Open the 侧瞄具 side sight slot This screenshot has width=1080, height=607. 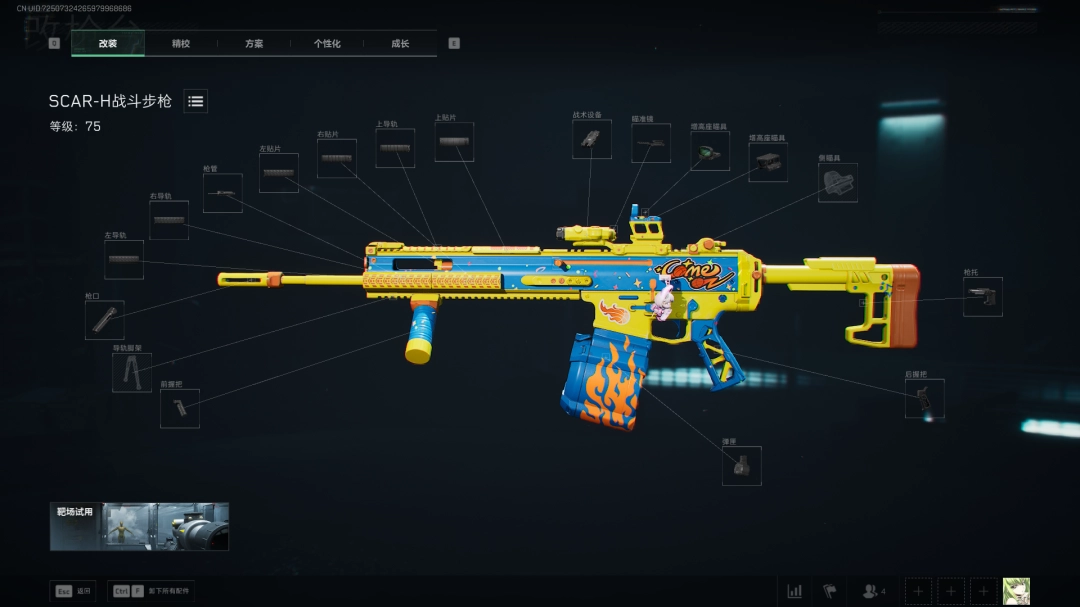838,183
